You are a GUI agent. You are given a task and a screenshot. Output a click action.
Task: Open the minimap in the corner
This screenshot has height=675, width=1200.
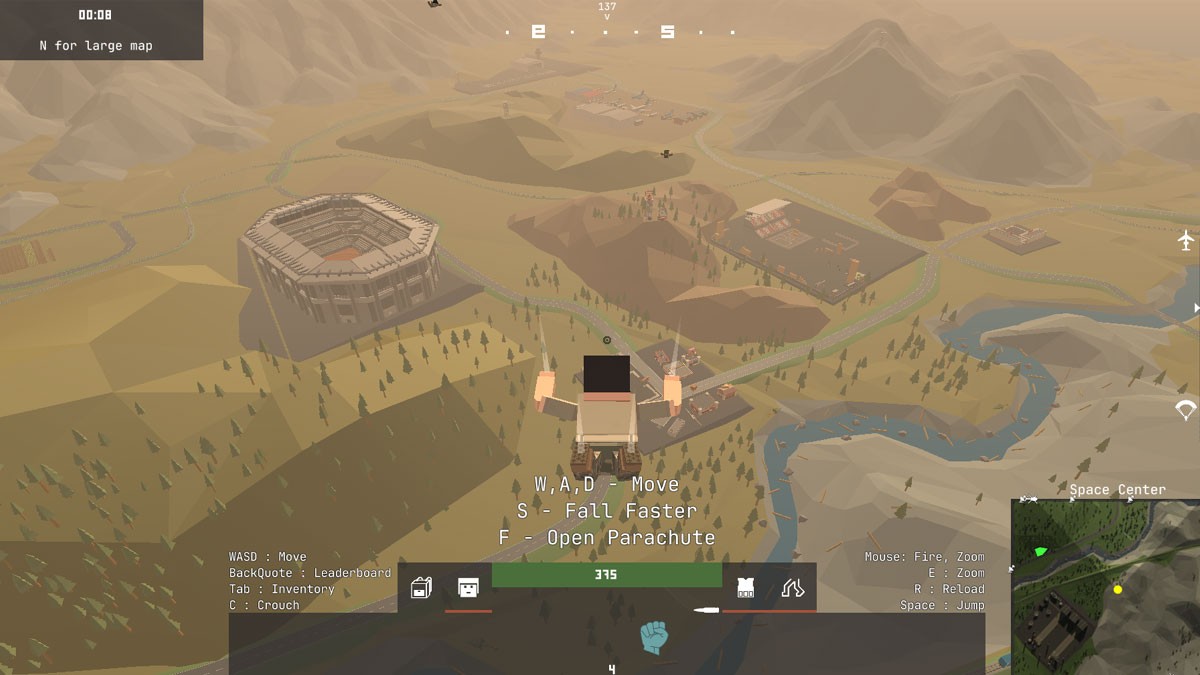(x=1104, y=586)
